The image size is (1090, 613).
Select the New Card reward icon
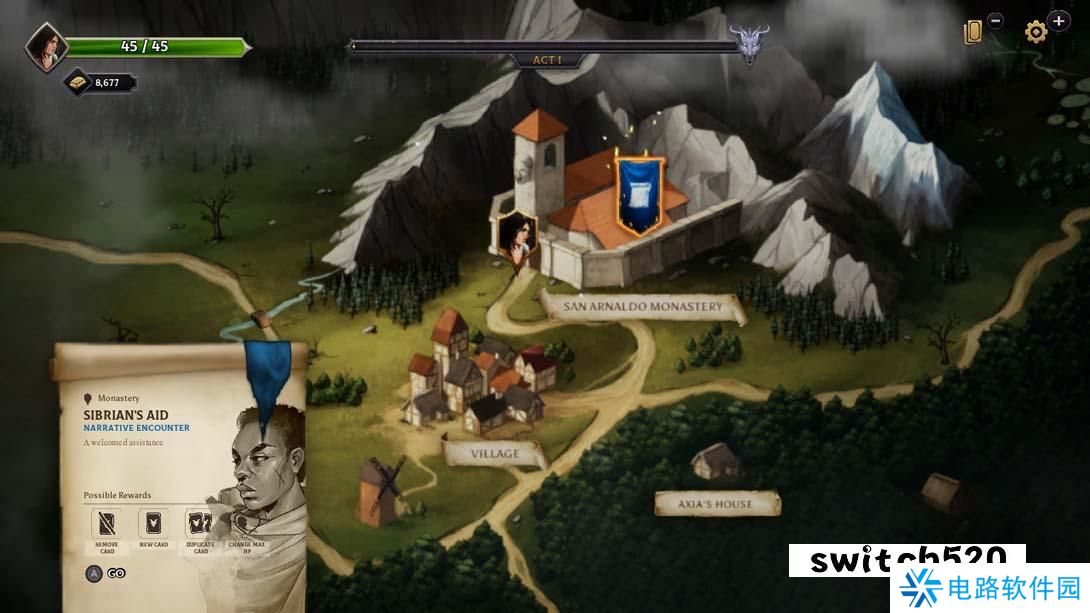[153, 524]
